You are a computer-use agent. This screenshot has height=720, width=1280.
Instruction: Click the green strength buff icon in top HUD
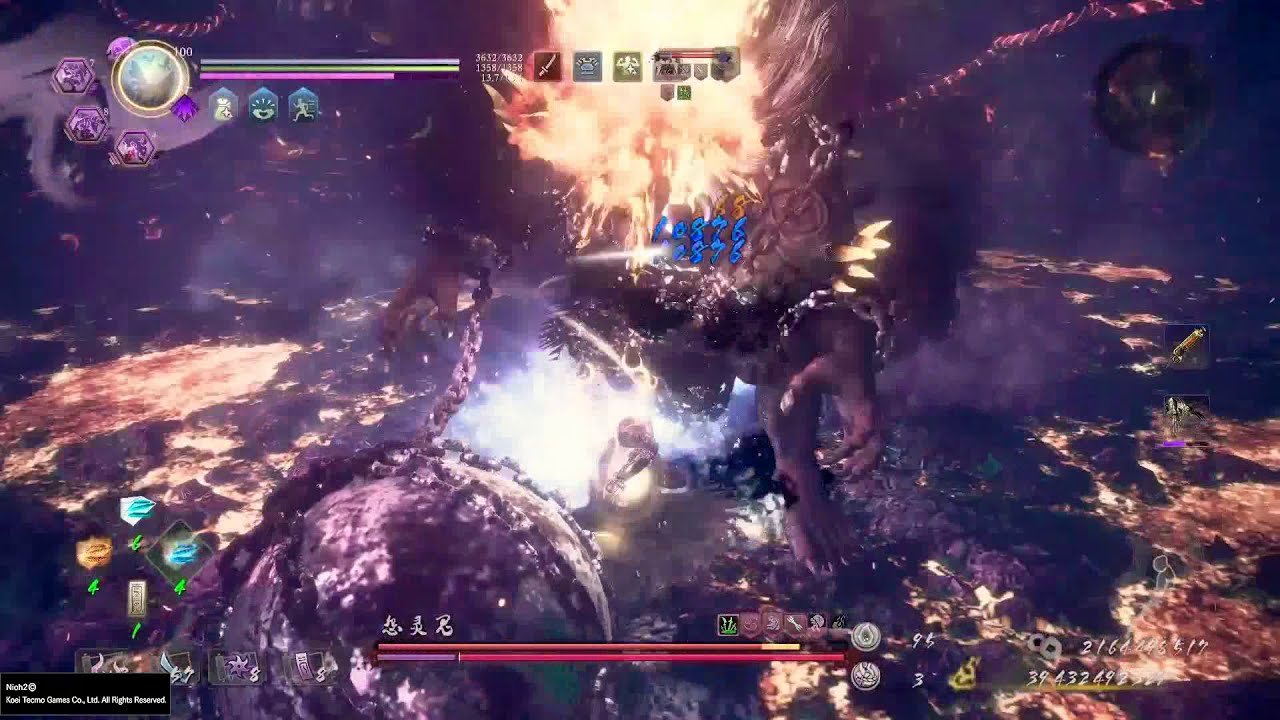click(628, 66)
